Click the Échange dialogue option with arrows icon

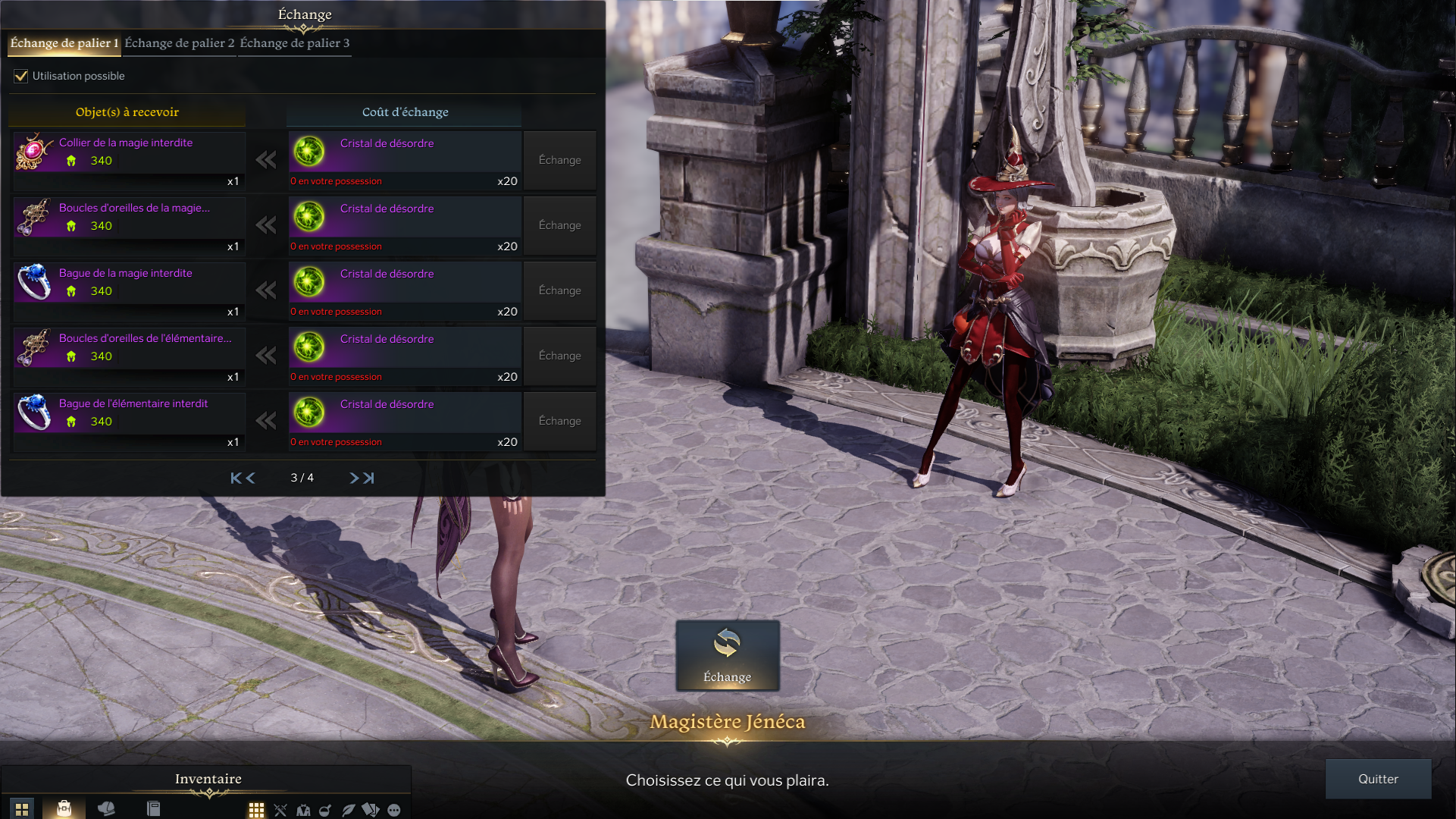pyautogui.click(x=727, y=655)
